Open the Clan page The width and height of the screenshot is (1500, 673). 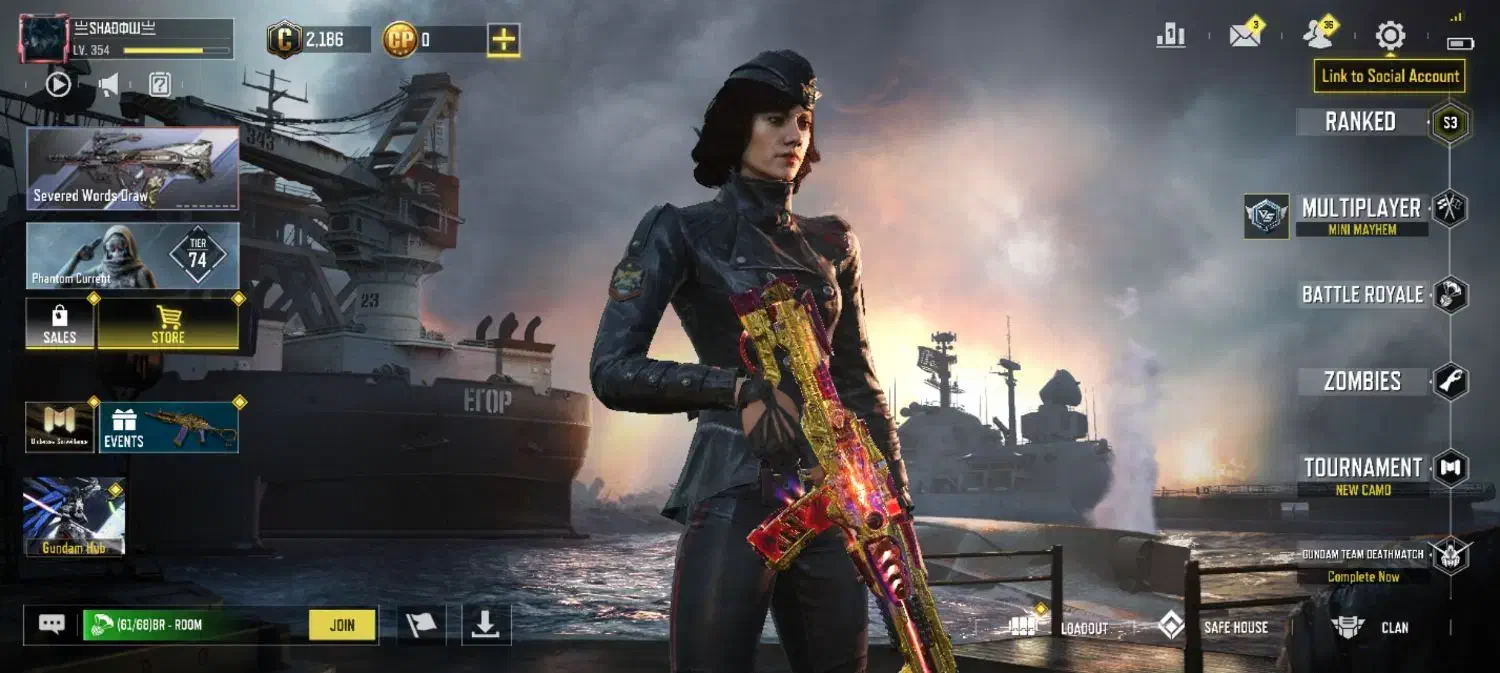coord(1372,627)
